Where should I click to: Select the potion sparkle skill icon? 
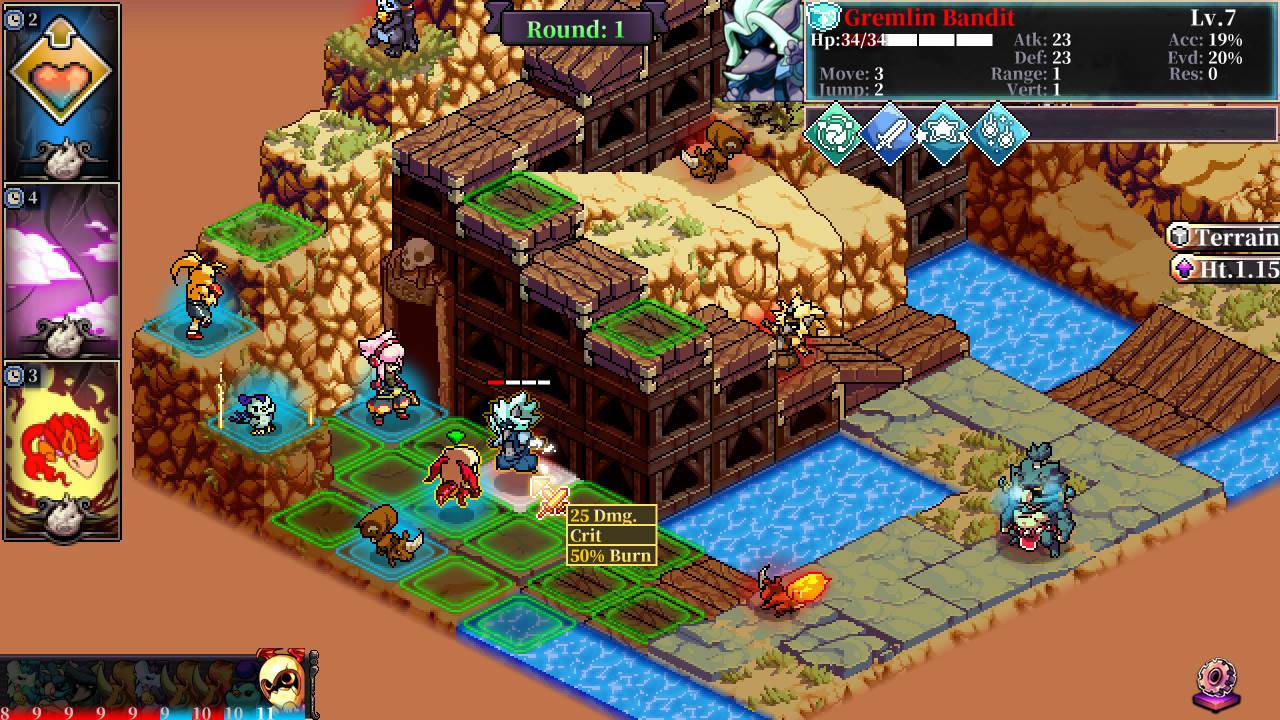[1000, 133]
